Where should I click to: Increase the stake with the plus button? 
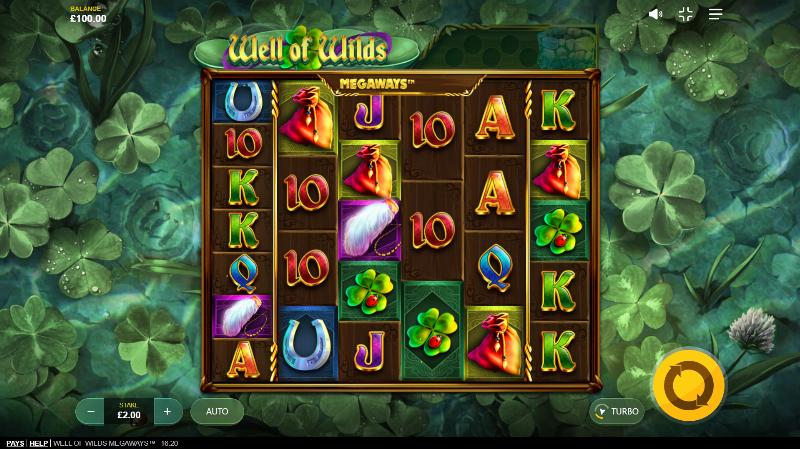pos(167,411)
